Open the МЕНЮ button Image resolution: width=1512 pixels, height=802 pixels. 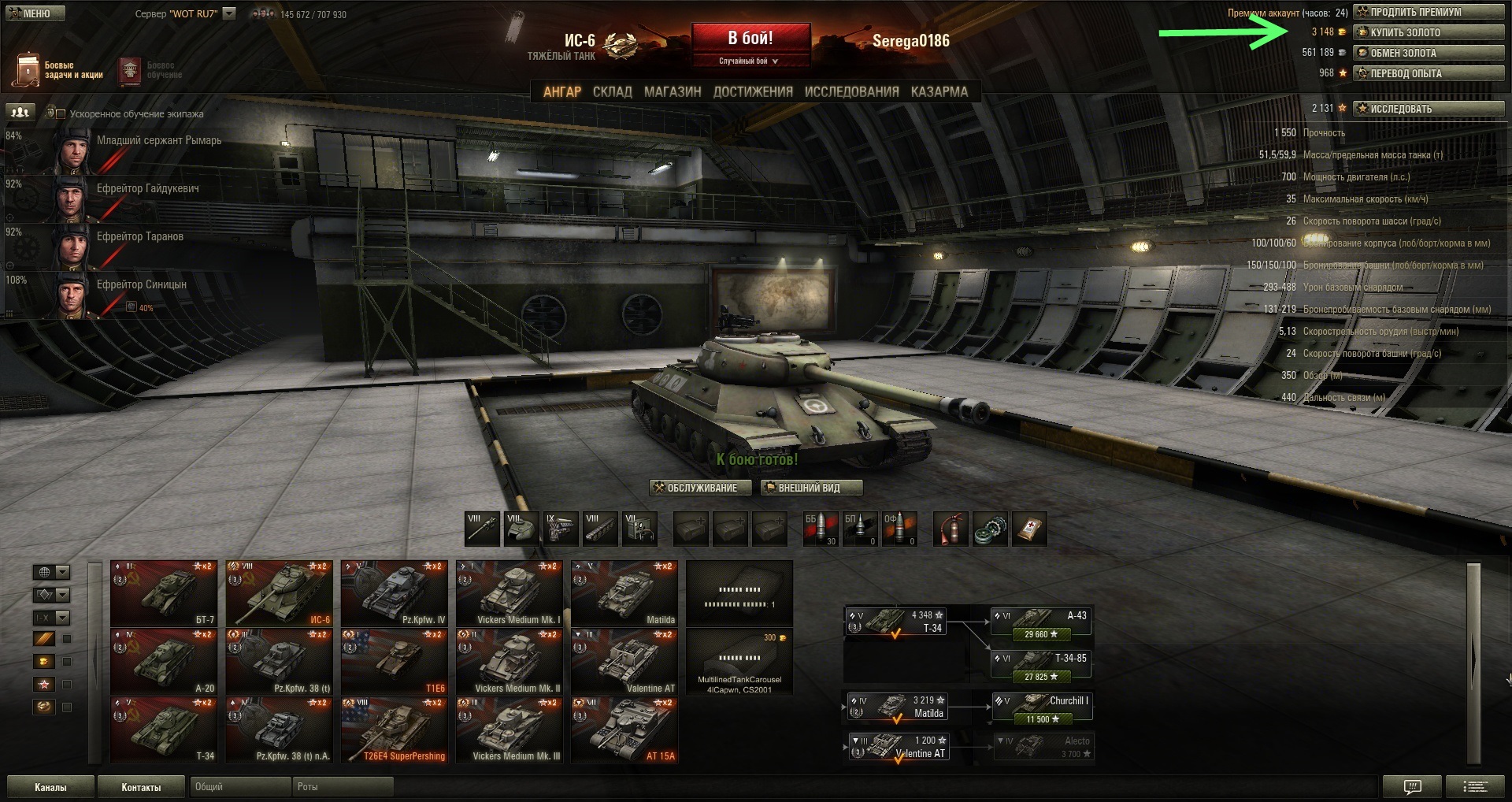pos(32,13)
